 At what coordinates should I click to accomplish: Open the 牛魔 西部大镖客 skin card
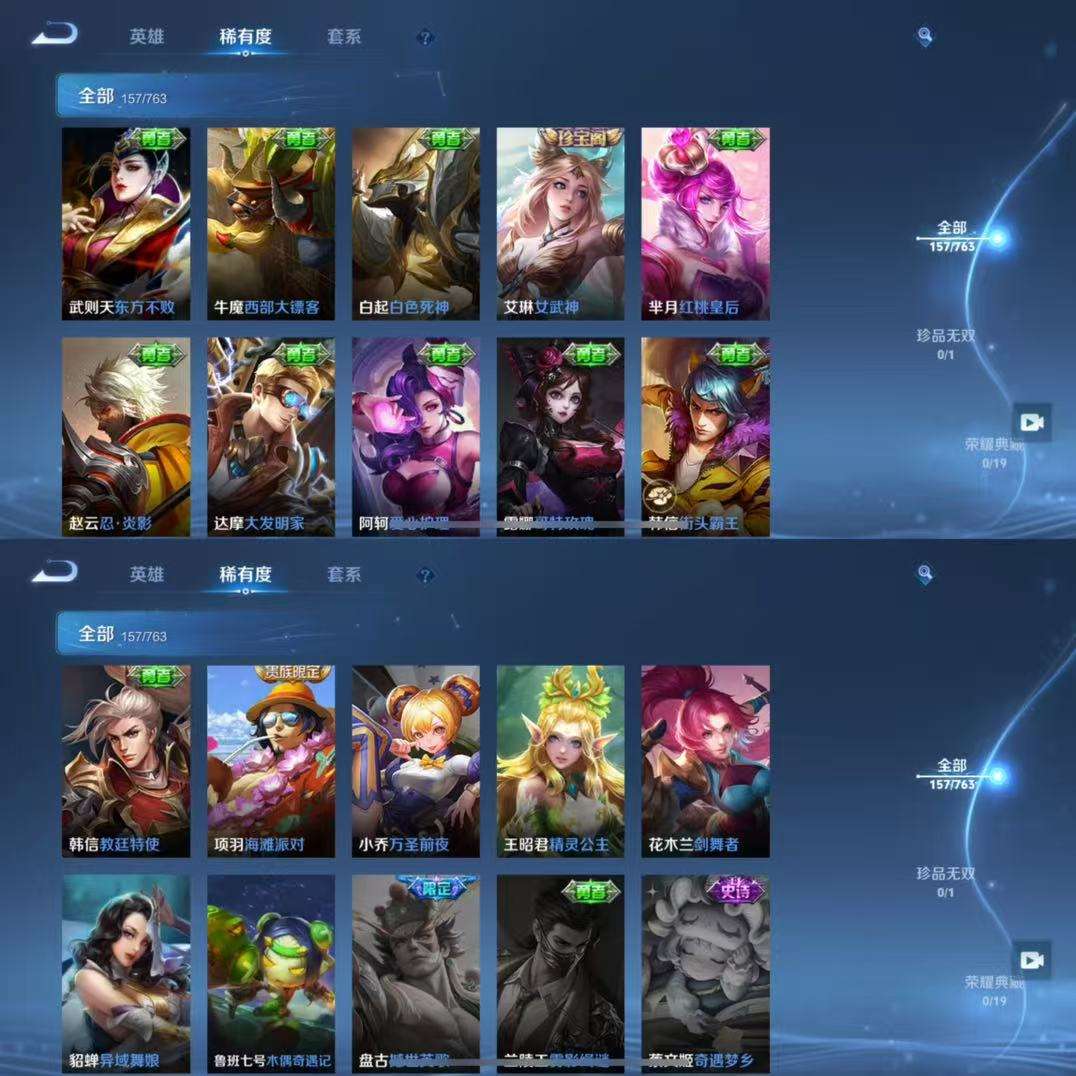[x=271, y=222]
